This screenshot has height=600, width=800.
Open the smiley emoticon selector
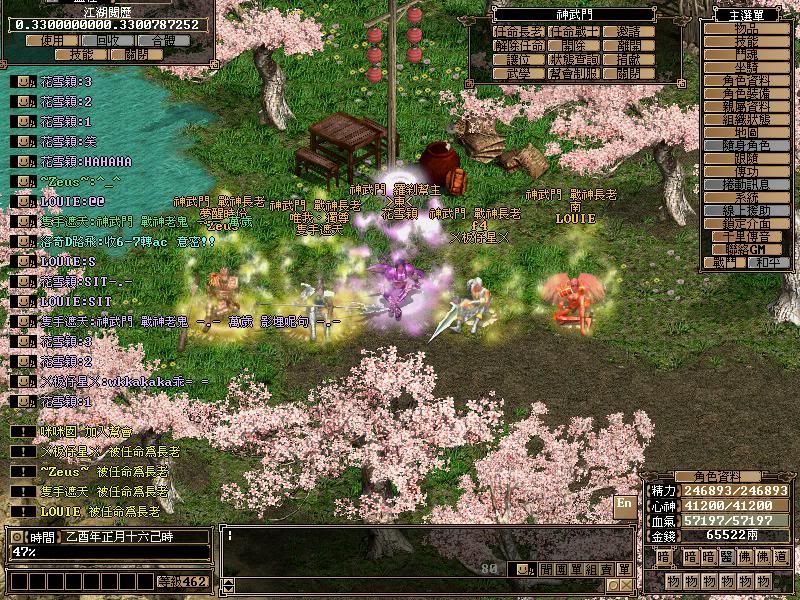point(521,569)
